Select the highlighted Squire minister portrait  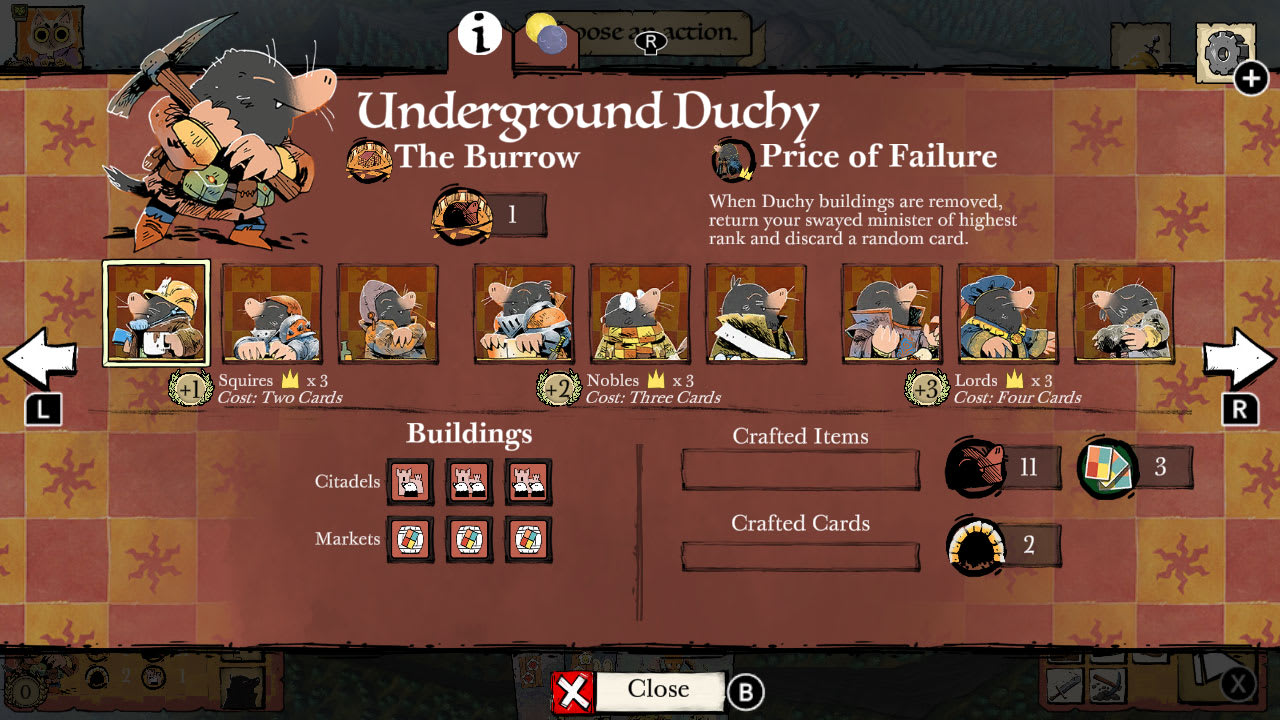[156, 311]
